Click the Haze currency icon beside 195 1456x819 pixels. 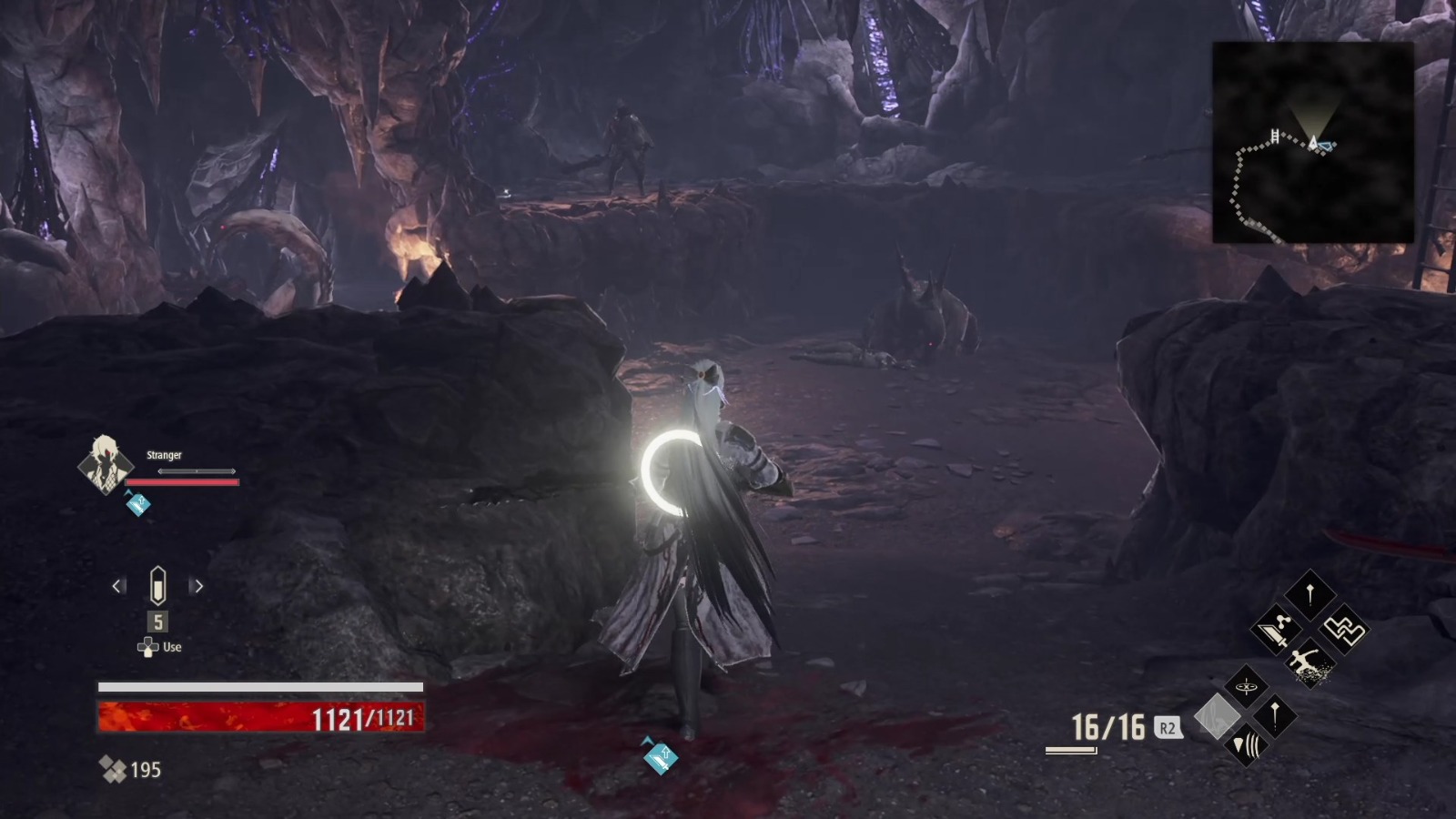pos(113,769)
